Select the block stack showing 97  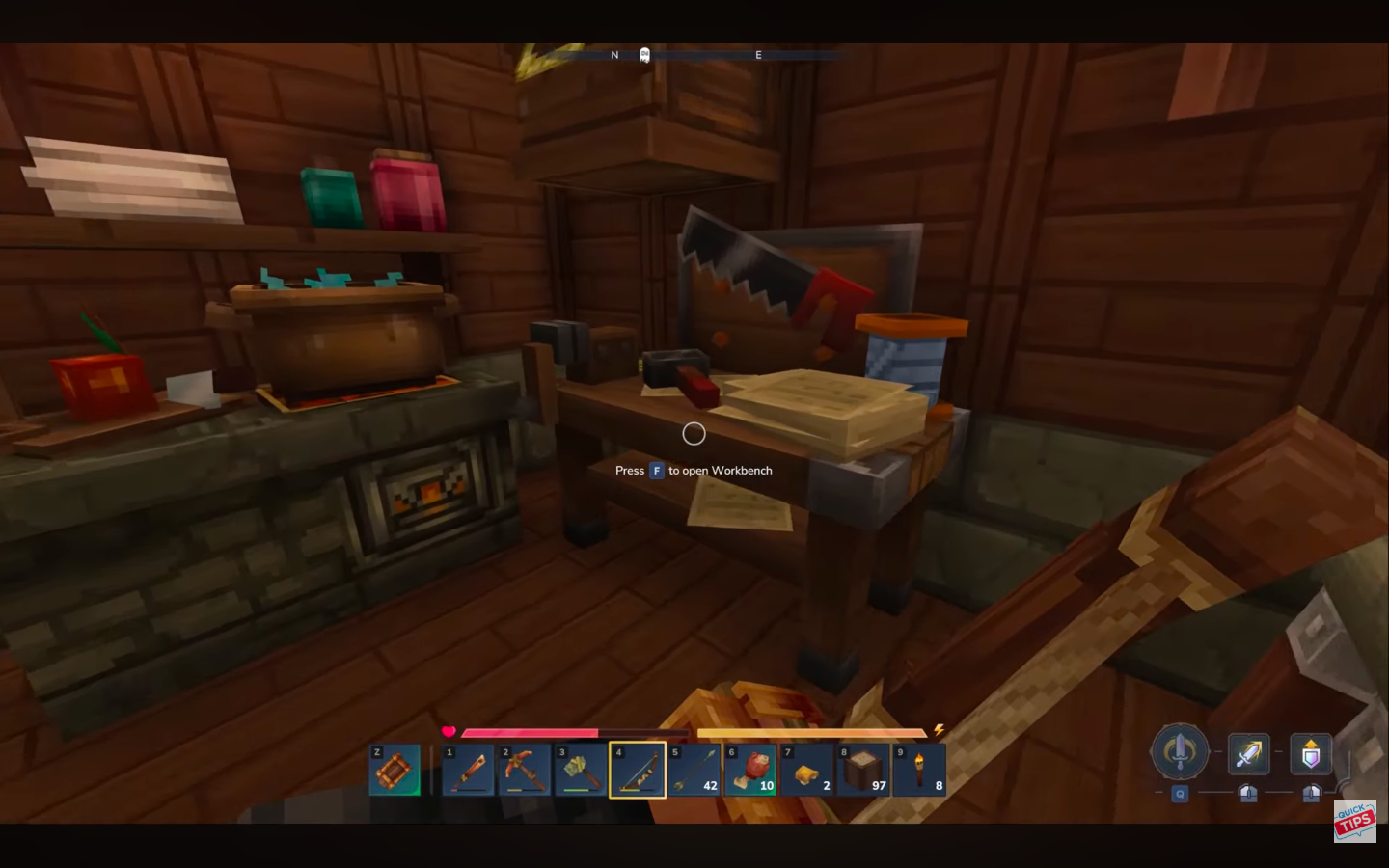[863, 770]
